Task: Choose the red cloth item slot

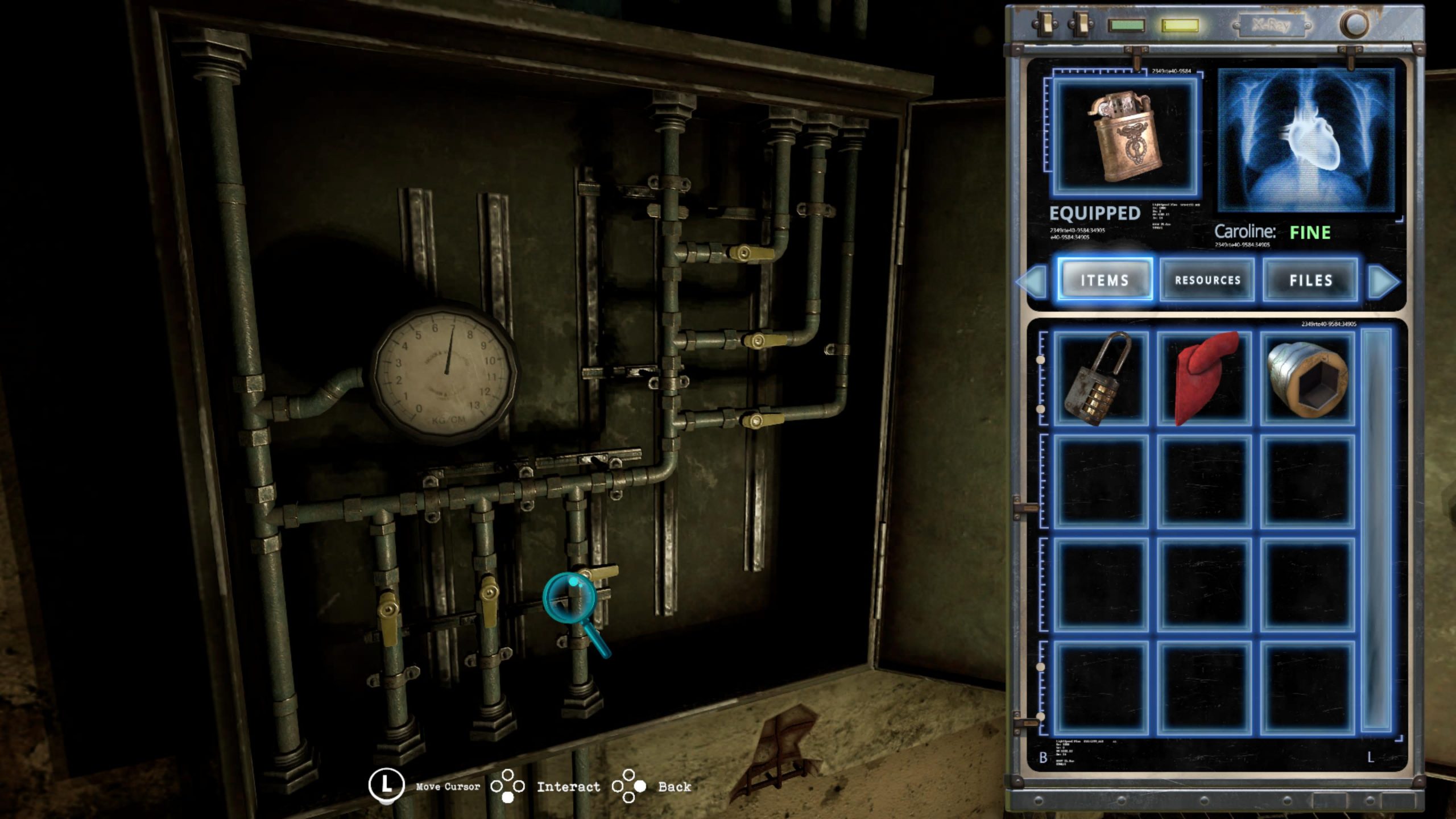Action: pyautogui.click(x=1205, y=379)
